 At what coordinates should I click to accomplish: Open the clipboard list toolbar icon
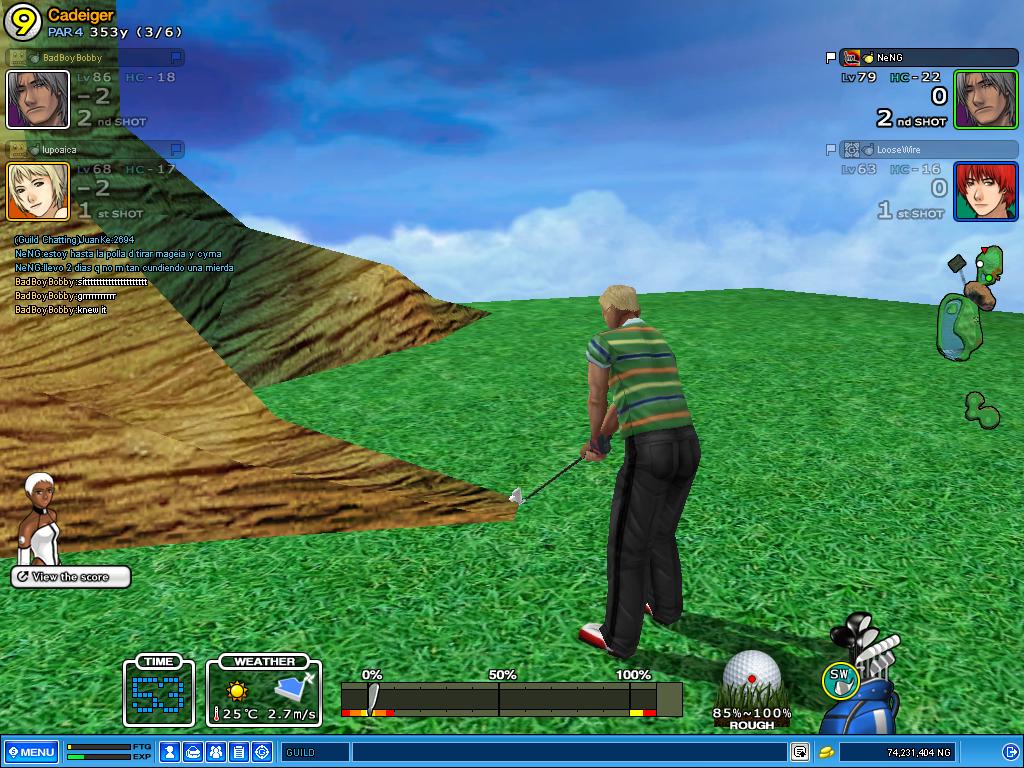(239, 752)
